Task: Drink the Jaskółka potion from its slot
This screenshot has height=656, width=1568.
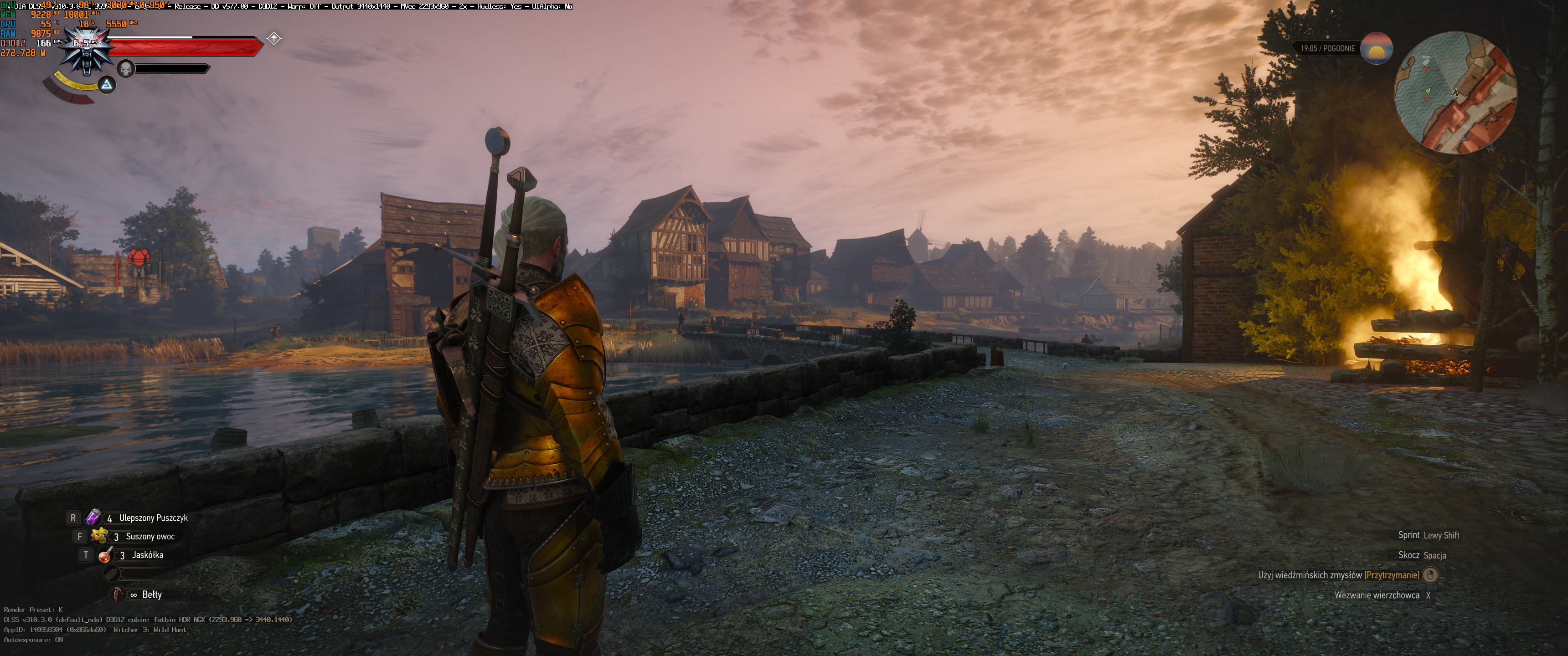Action: click(x=106, y=555)
